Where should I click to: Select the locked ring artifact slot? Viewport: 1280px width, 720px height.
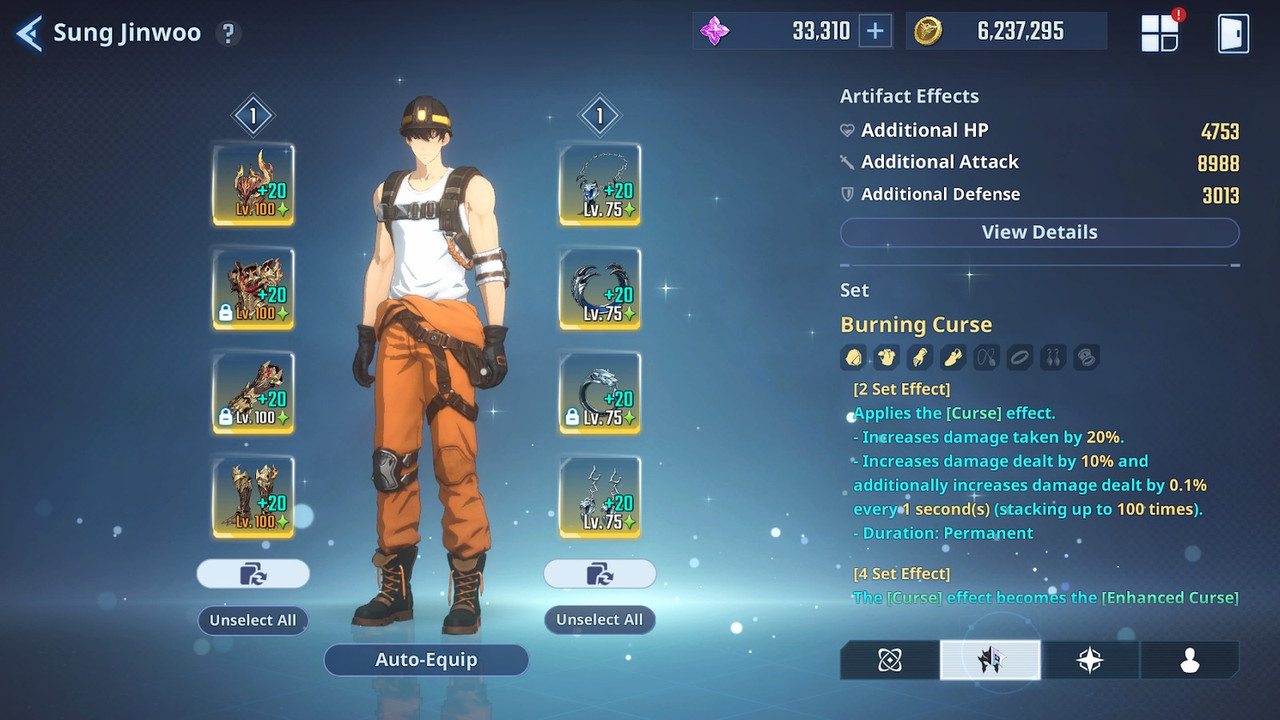point(600,393)
